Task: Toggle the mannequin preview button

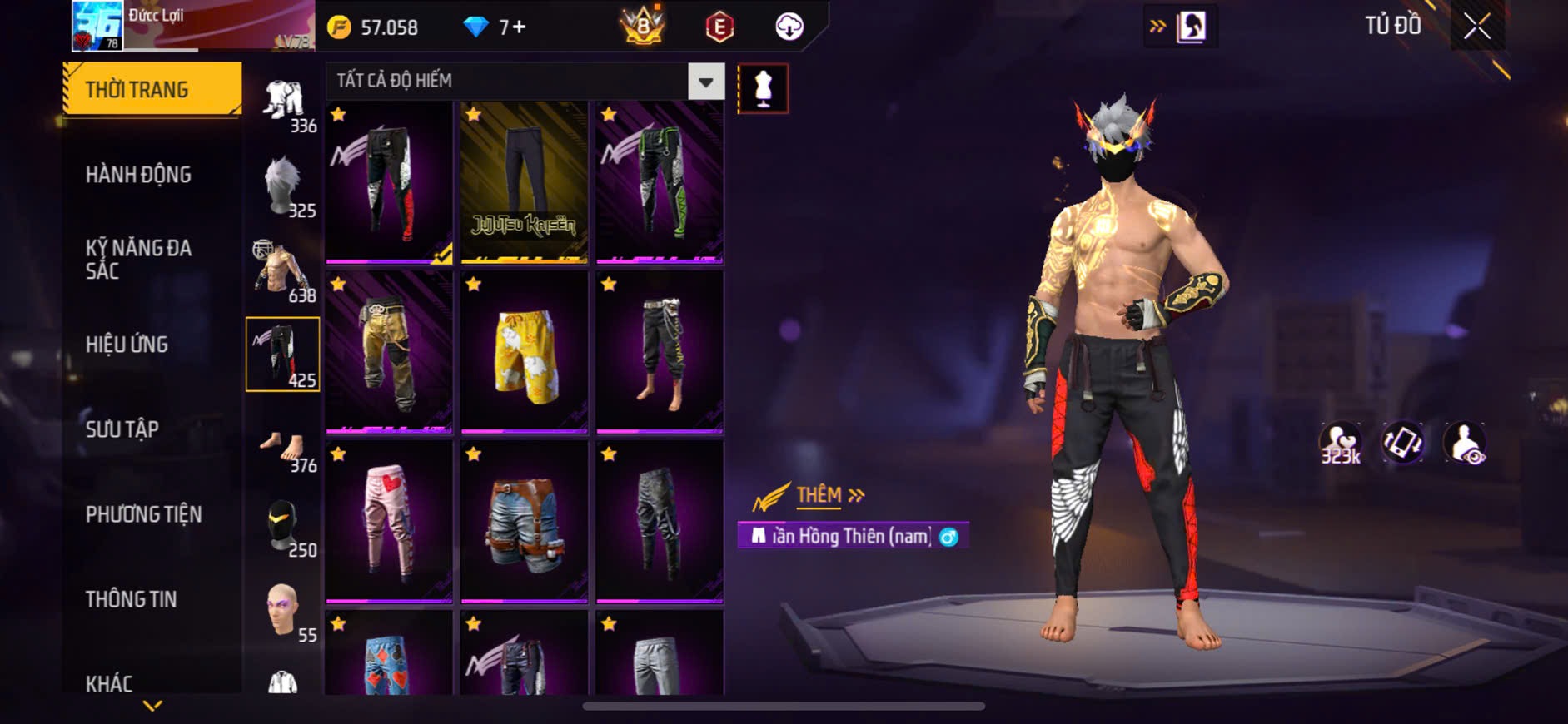Action: (763, 88)
